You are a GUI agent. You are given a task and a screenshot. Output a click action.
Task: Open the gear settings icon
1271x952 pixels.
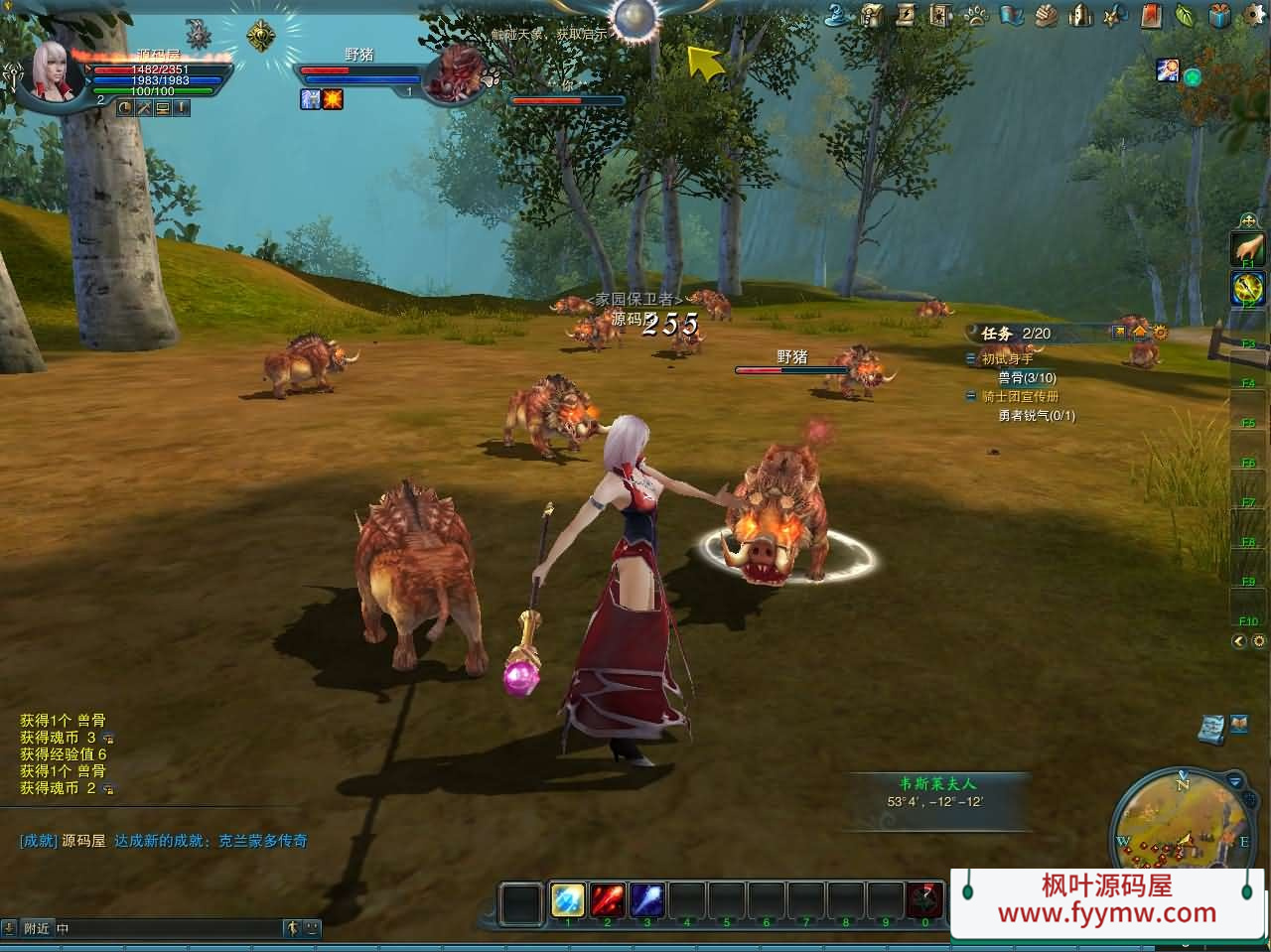tap(1253, 15)
